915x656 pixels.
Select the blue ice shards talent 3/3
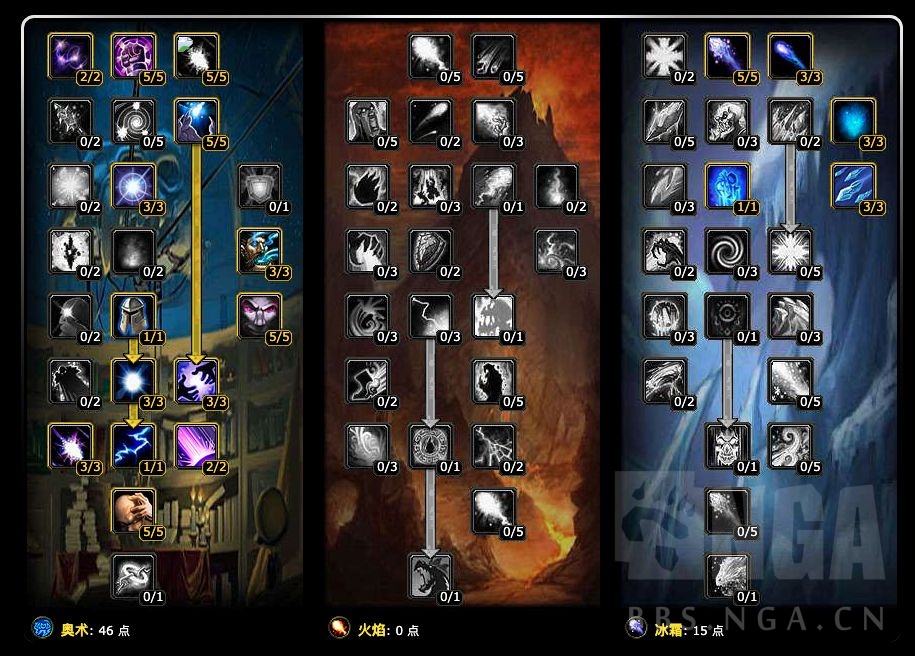click(853, 186)
